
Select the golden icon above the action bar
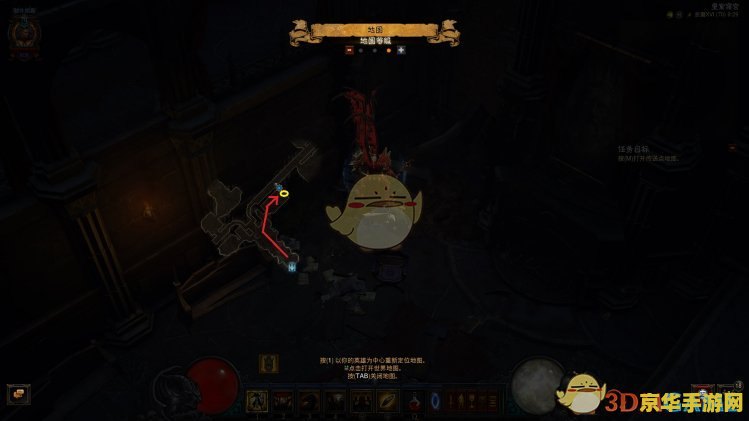pyautogui.click(x=268, y=363)
